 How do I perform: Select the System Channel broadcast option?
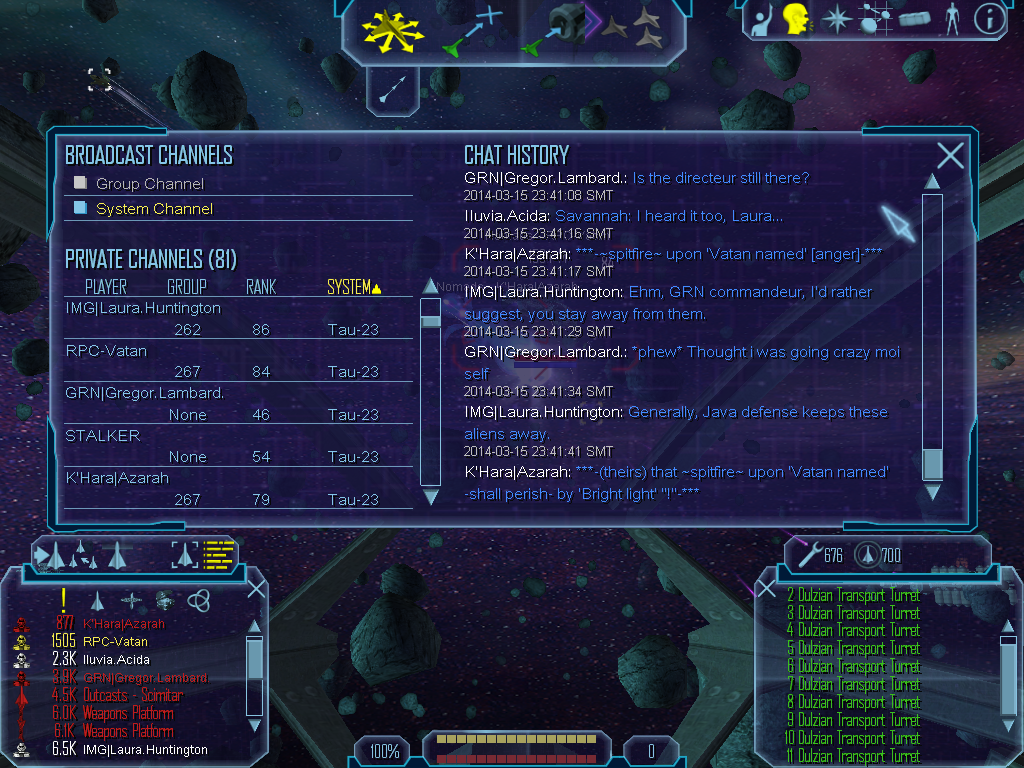[x=153, y=209]
